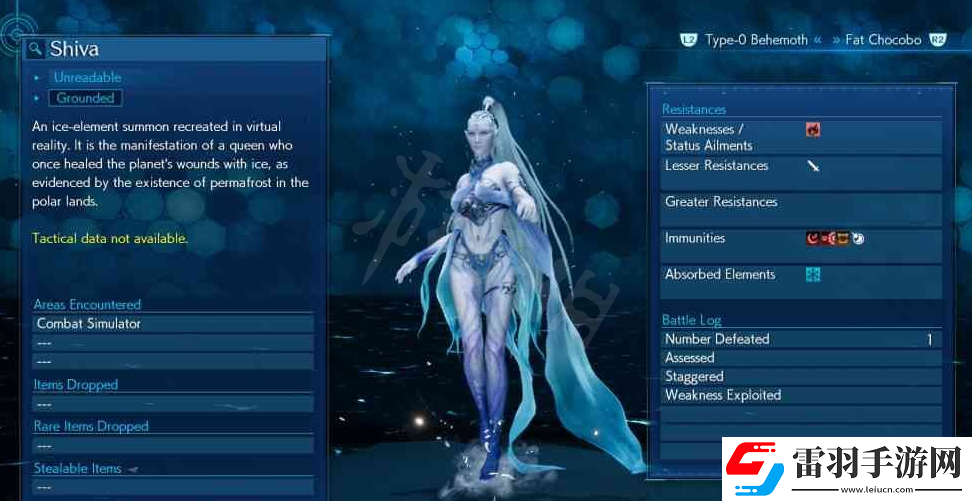Click the Immunities status icons
Image resolution: width=972 pixels, height=501 pixels.
tap(835, 238)
